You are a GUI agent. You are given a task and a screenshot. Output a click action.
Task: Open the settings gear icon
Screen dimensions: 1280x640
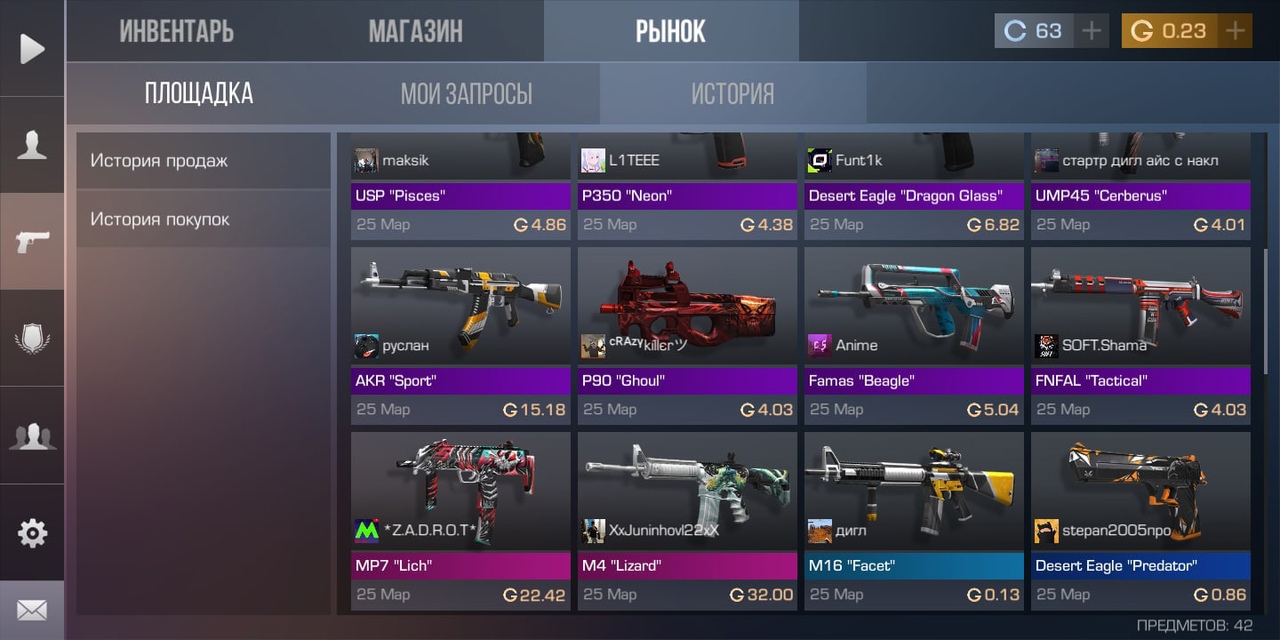coord(32,533)
